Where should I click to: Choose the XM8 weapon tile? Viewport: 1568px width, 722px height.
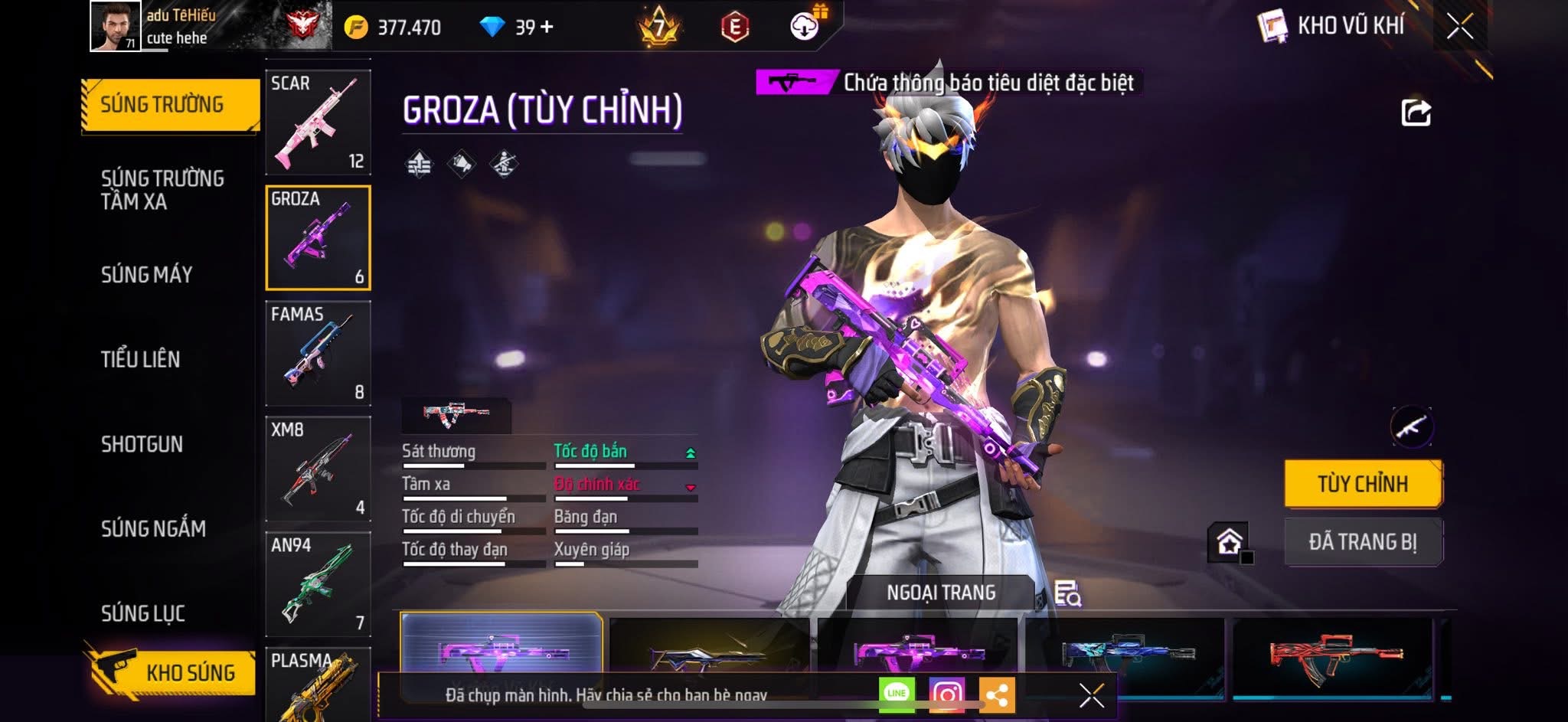click(x=318, y=469)
